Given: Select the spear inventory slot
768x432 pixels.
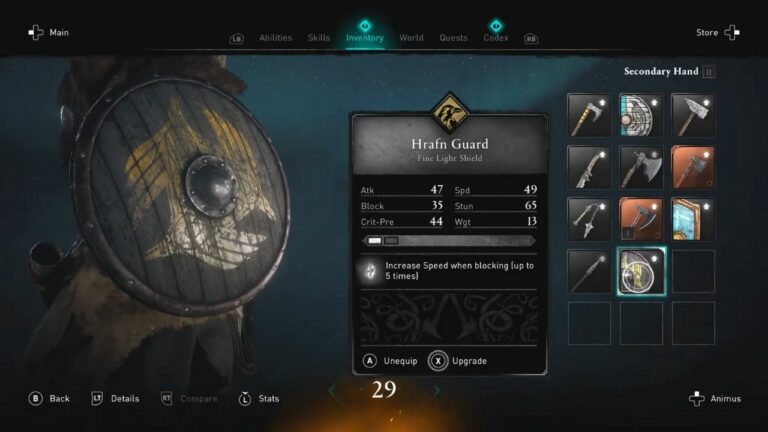Looking at the screenshot, I should tap(589, 271).
